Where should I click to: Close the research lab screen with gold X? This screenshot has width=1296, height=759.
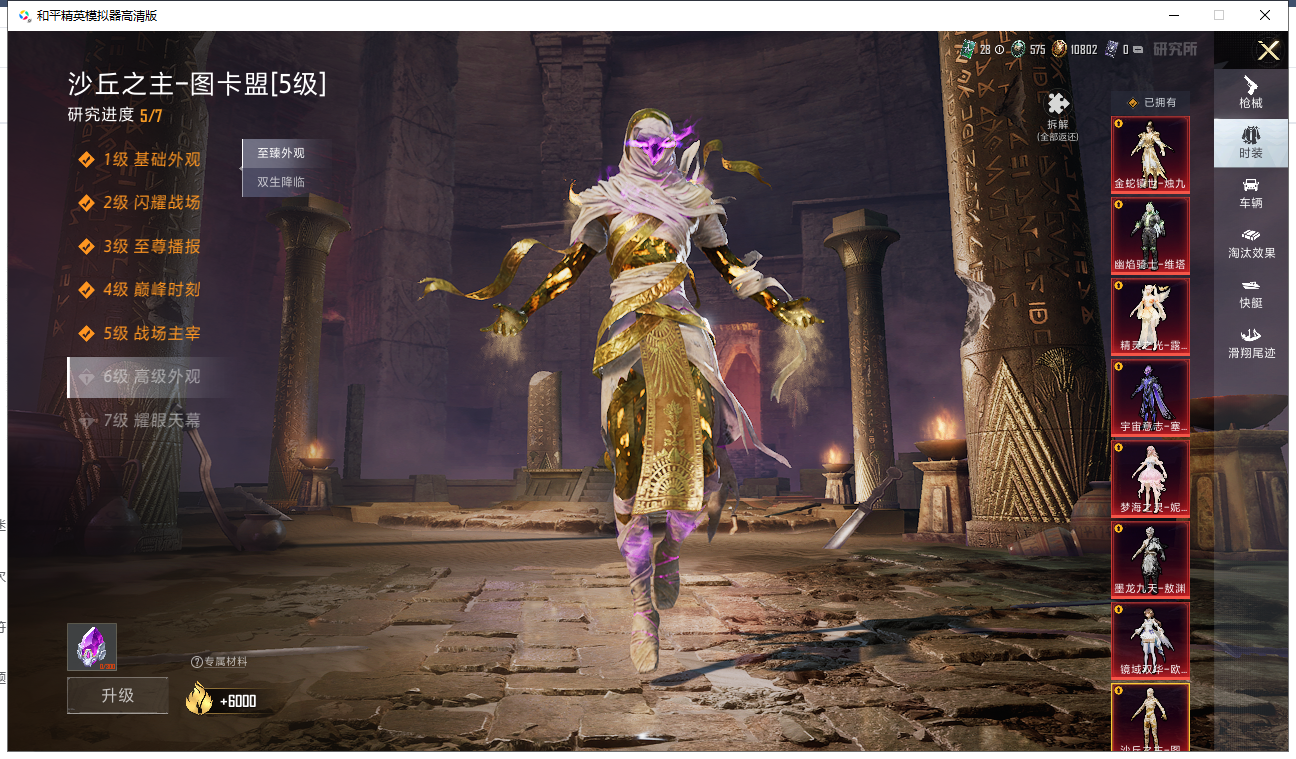pyautogui.click(x=1268, y=51)
